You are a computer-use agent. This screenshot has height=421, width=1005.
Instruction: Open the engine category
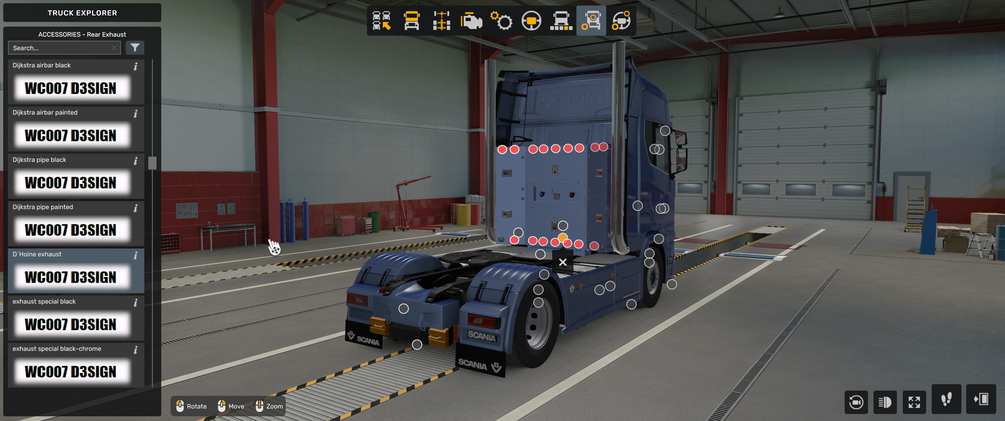471,20
